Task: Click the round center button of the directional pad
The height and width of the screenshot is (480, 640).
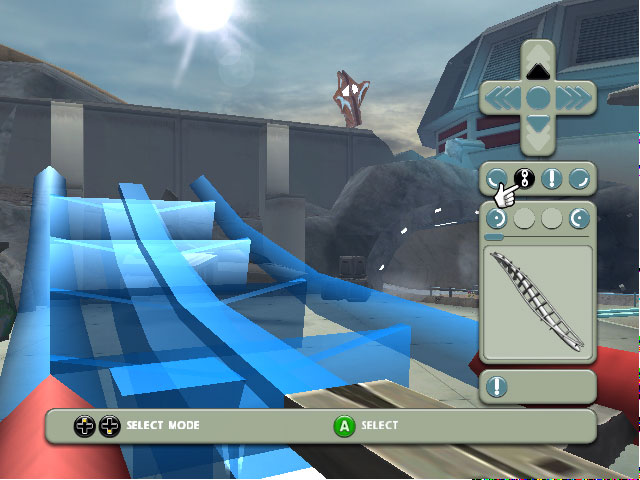Action: point(538,97)
